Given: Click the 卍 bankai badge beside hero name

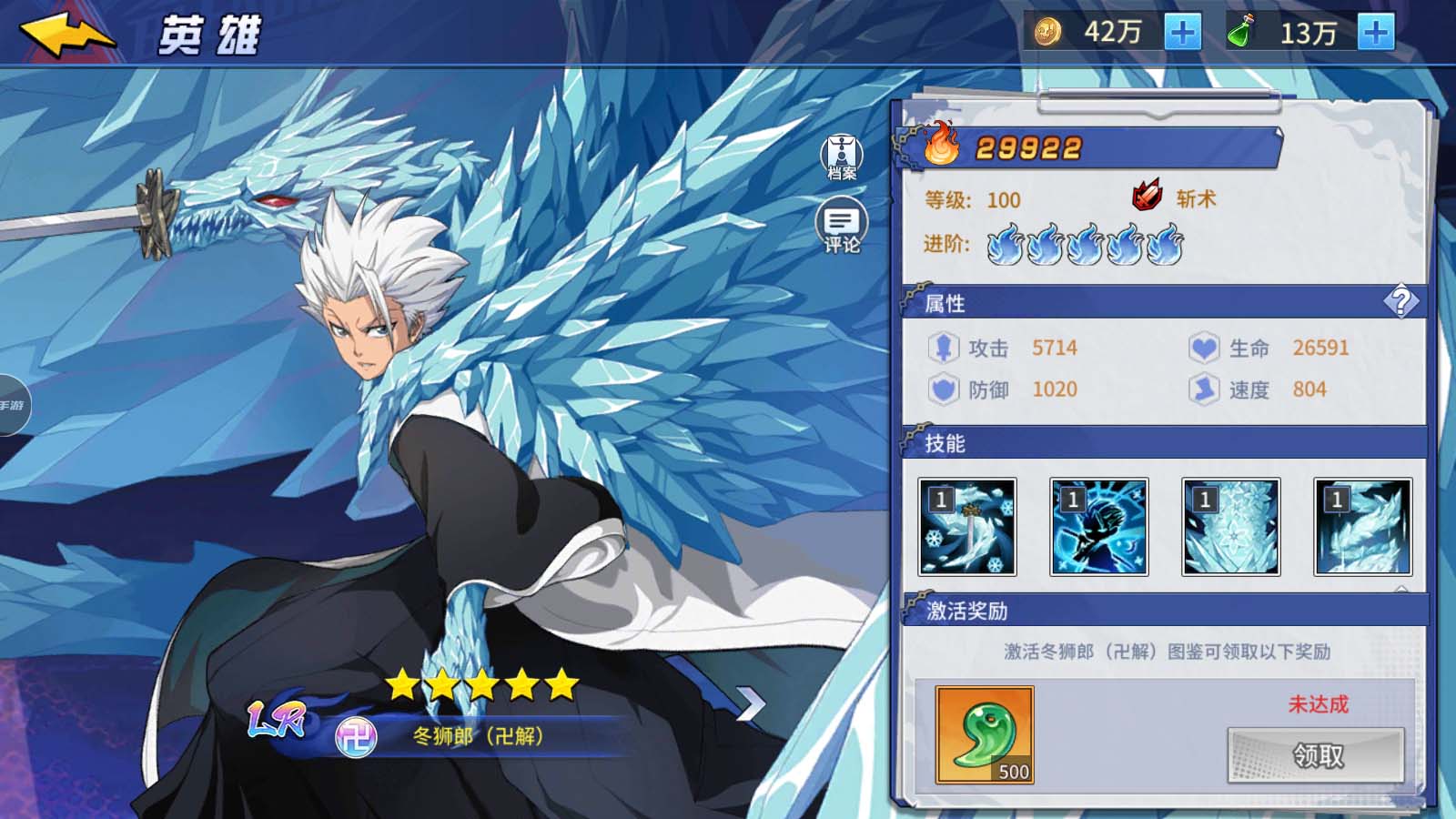Looking at the screenshot, I should (x=356, y=736).
